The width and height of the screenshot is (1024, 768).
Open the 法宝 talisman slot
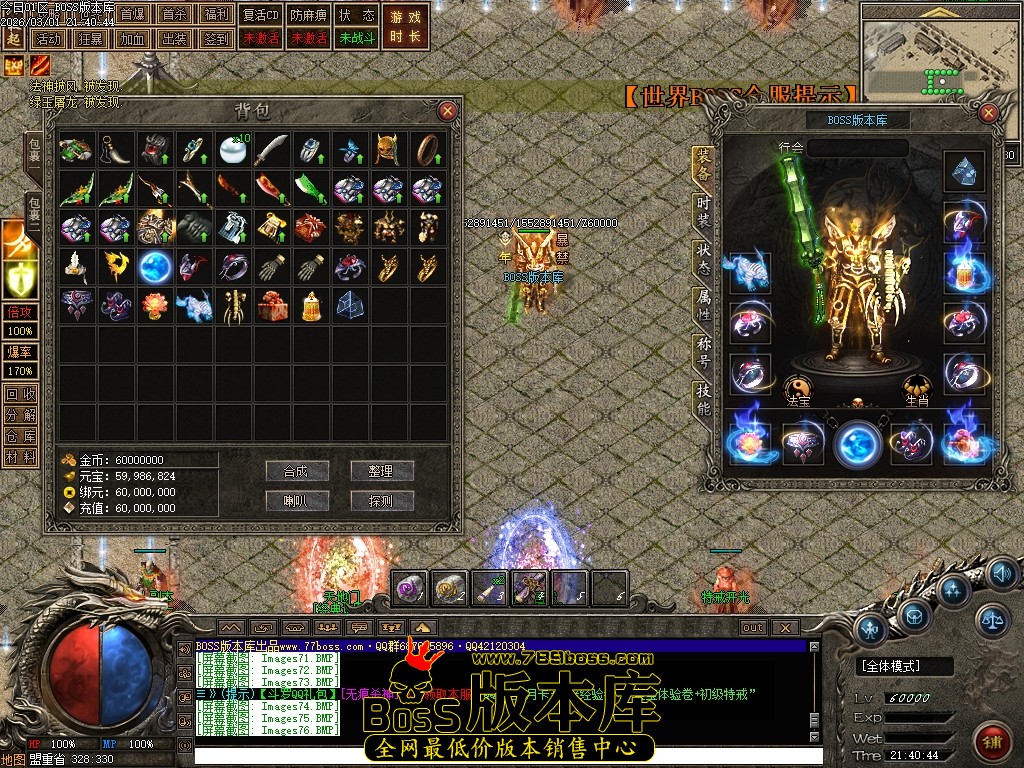coord(797,387)
